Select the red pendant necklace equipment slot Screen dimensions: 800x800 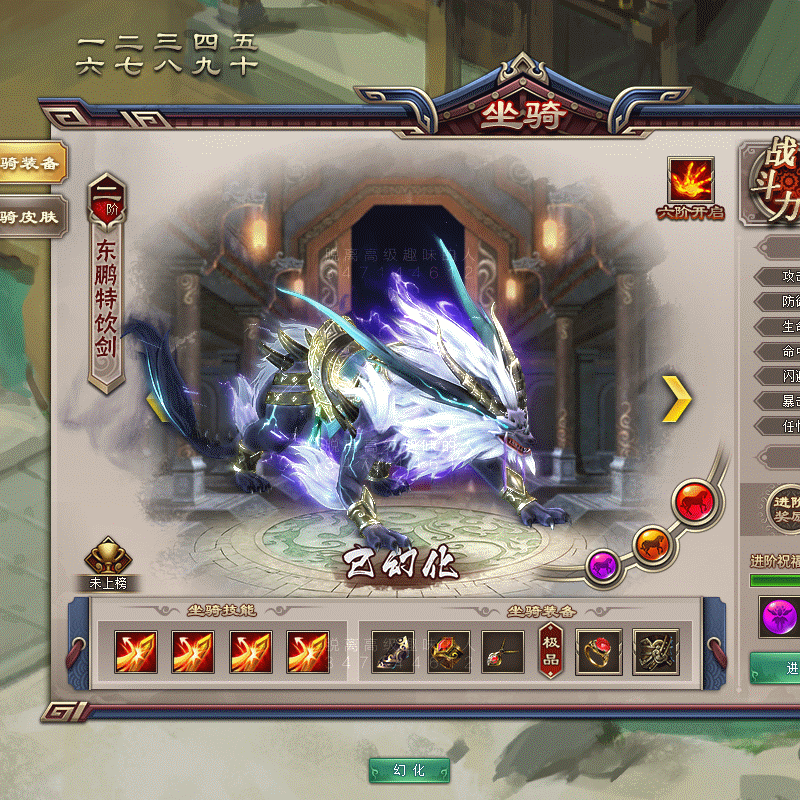pos(503,651)
